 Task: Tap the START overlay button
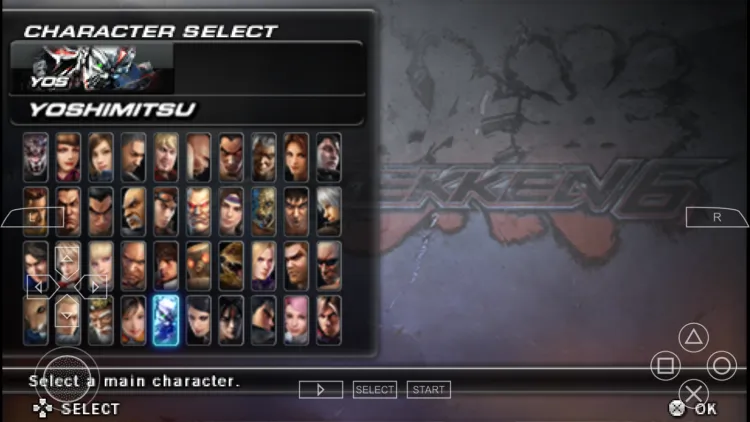click(x=428, y=389)
